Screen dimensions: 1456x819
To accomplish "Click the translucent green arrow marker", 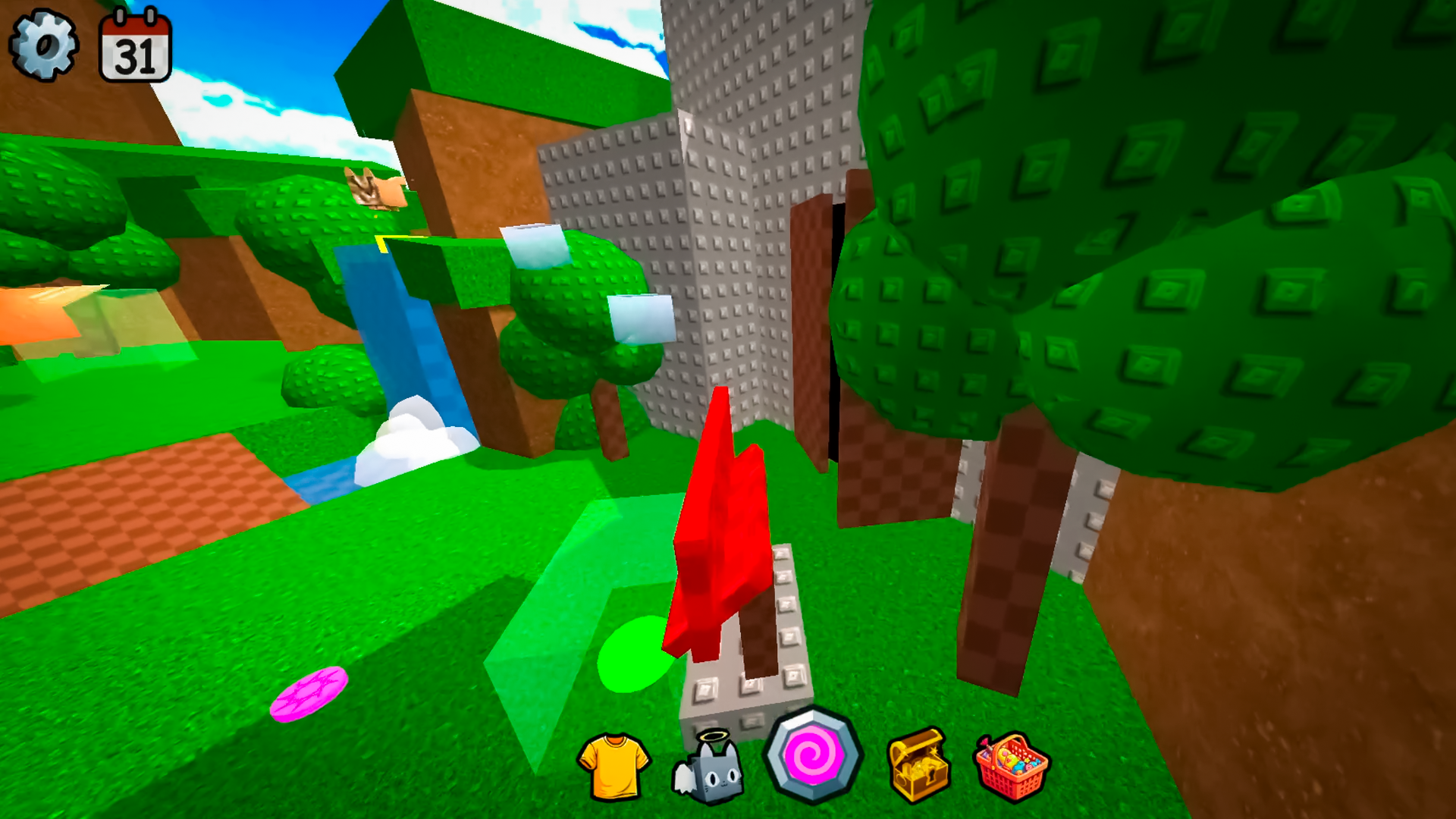I will pos(561,599).
